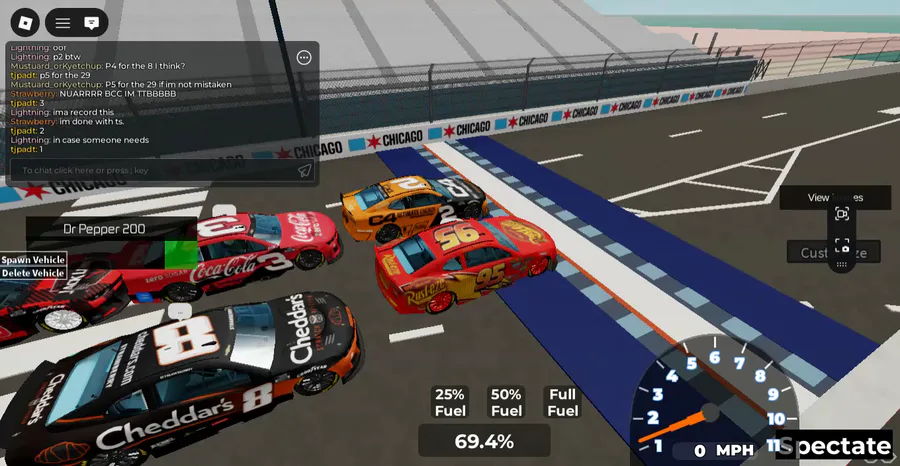The image size is (900, 466).
Task: Enter Spectate mode
Action: pyautogui.click(x=837, y=447)
